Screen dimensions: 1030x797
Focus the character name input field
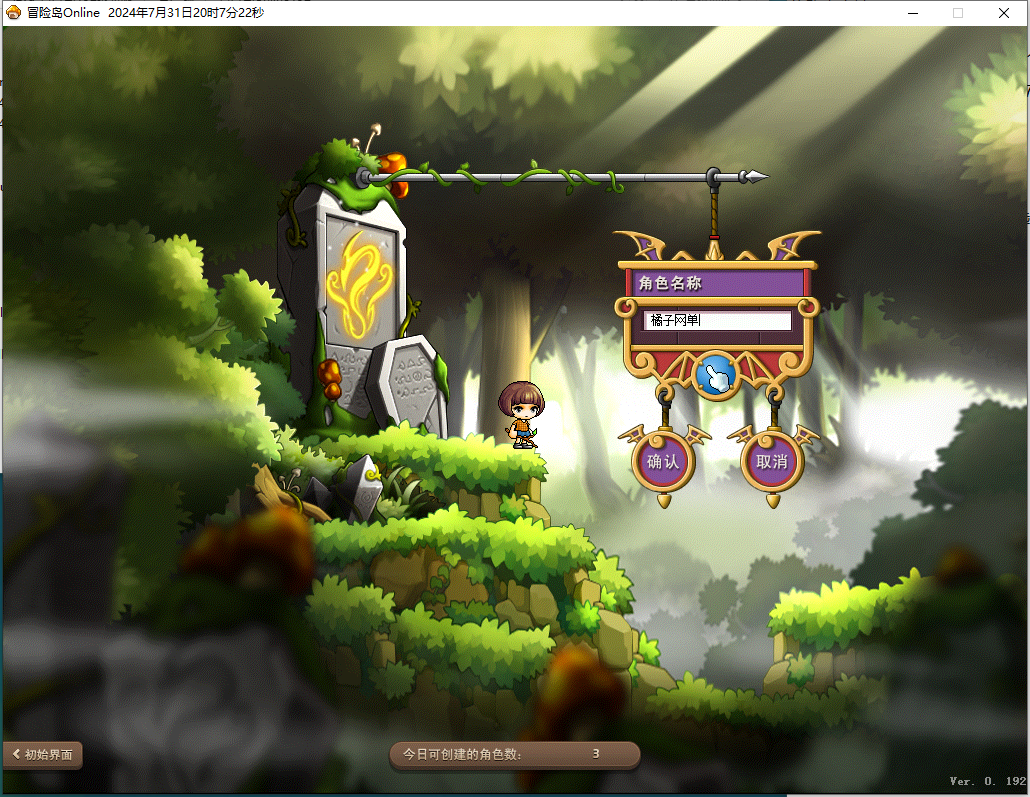coord(717,321)
